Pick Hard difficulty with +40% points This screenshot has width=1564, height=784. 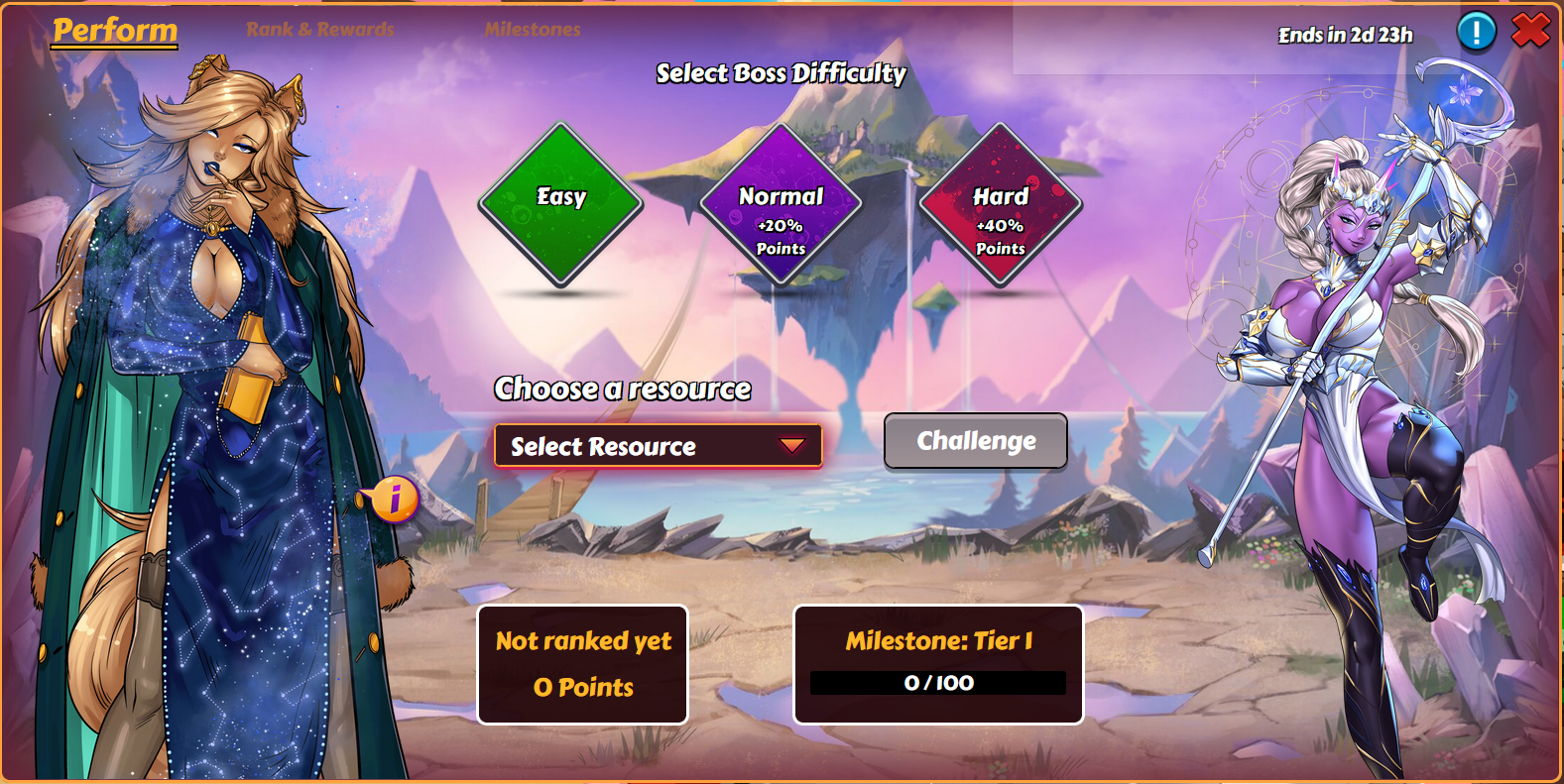click(1000, 204)
